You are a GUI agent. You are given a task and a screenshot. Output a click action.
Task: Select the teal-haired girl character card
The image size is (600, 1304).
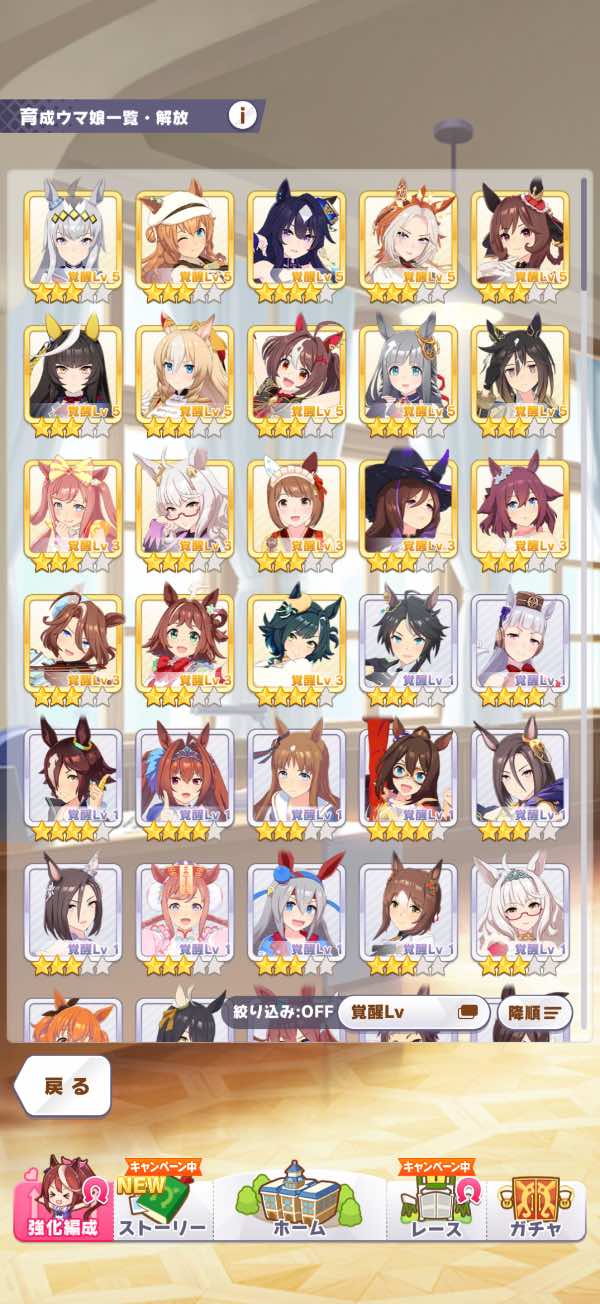[x=297, y=646]
